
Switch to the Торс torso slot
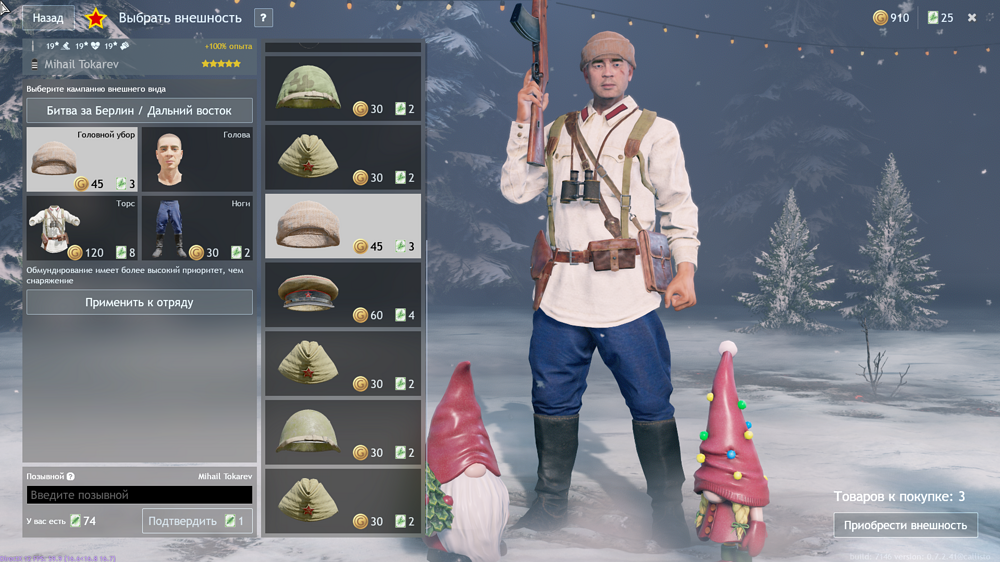point(82,228)
